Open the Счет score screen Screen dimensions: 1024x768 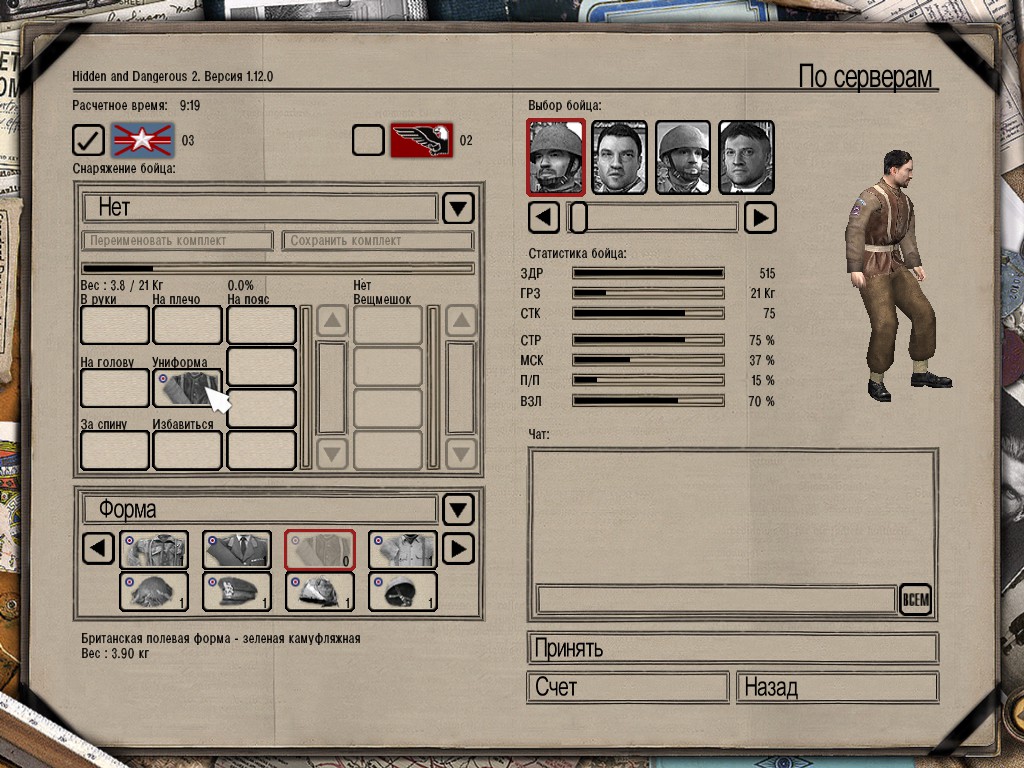click(627, 688)
